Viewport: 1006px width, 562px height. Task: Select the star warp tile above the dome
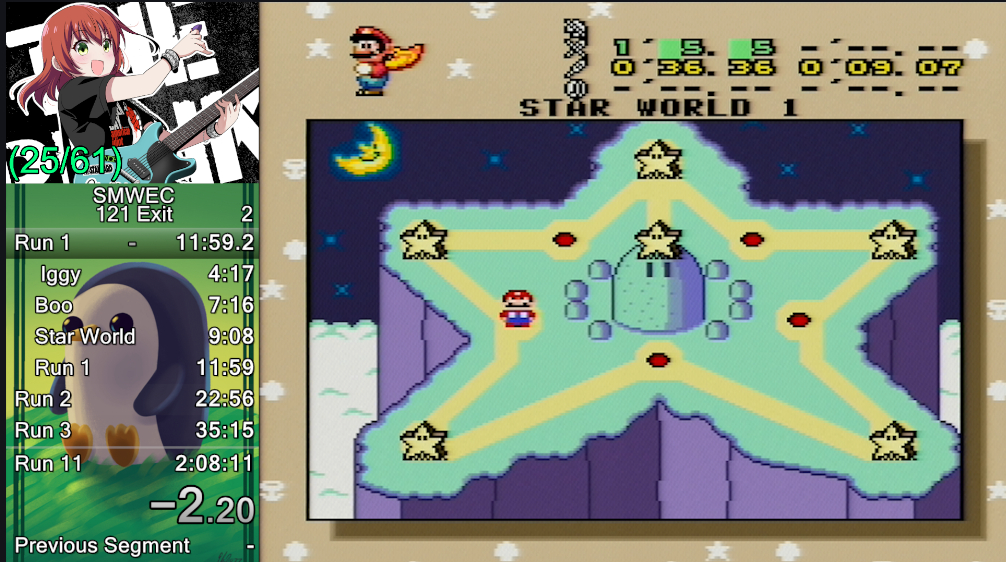click(x=657, y=239)
